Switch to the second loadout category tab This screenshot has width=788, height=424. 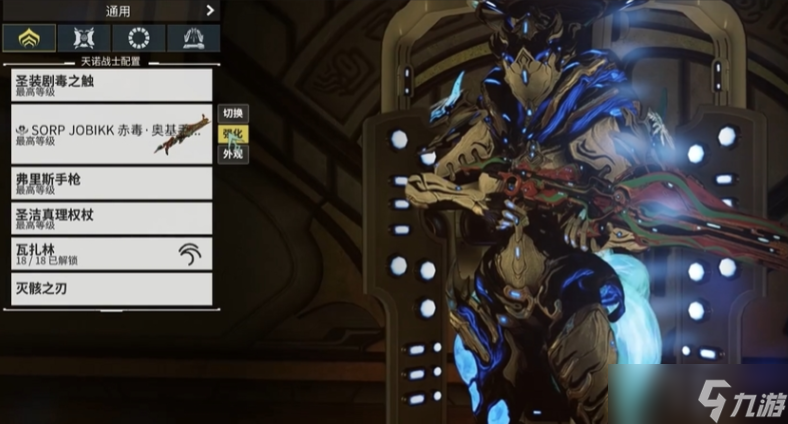coord(84,39)
